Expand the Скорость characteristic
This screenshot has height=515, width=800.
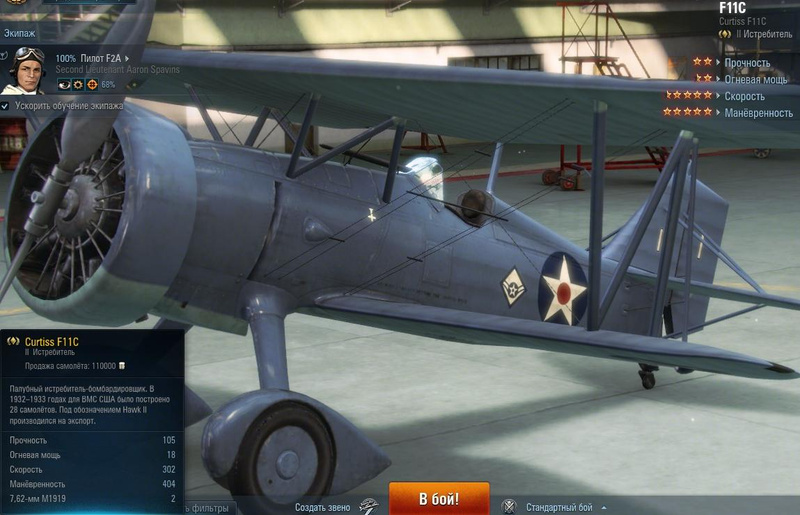tap(744, 96)
